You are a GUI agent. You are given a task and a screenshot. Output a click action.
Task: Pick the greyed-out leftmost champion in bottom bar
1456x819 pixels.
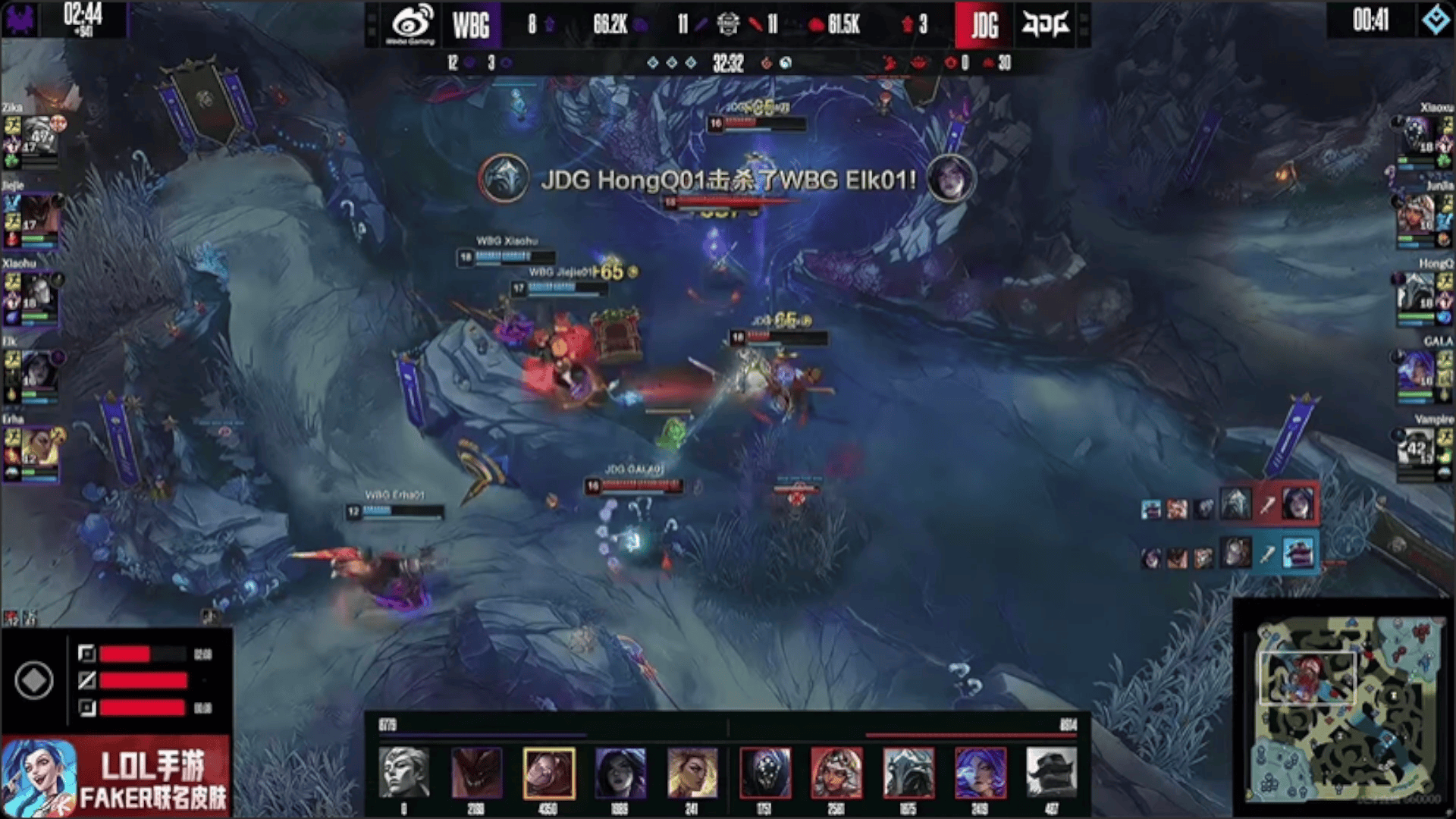[403, 773]
